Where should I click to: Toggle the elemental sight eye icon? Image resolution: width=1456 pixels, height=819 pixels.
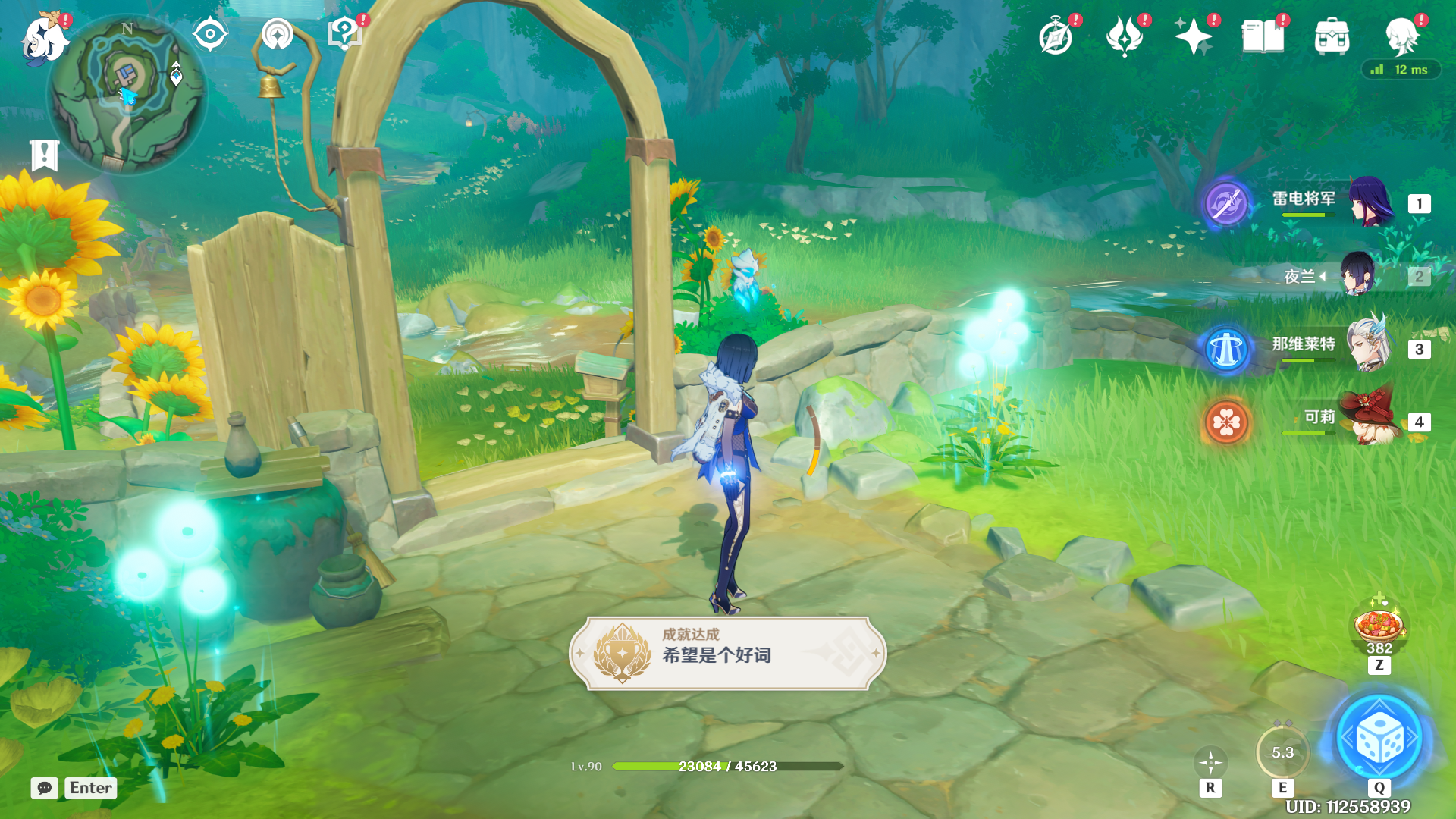[210, 35]
